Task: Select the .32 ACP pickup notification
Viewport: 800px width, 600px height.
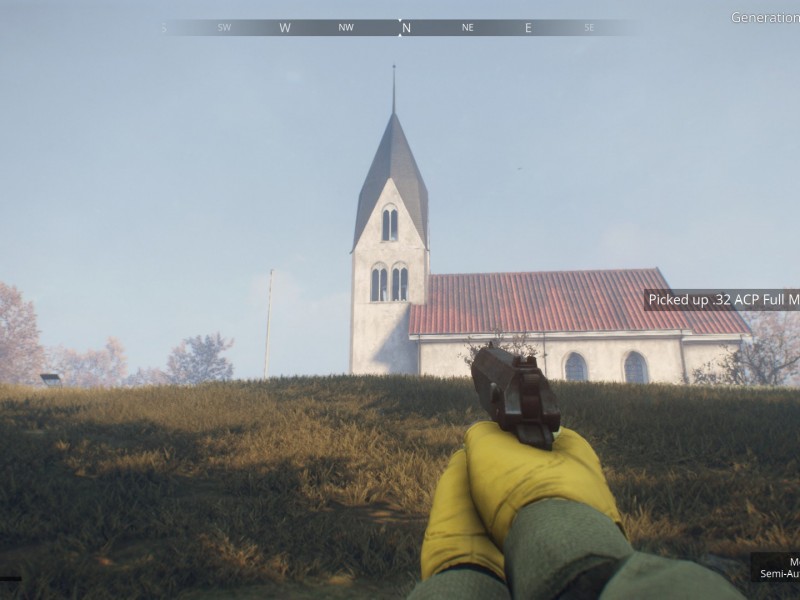Action: click(x=722, y=299)
